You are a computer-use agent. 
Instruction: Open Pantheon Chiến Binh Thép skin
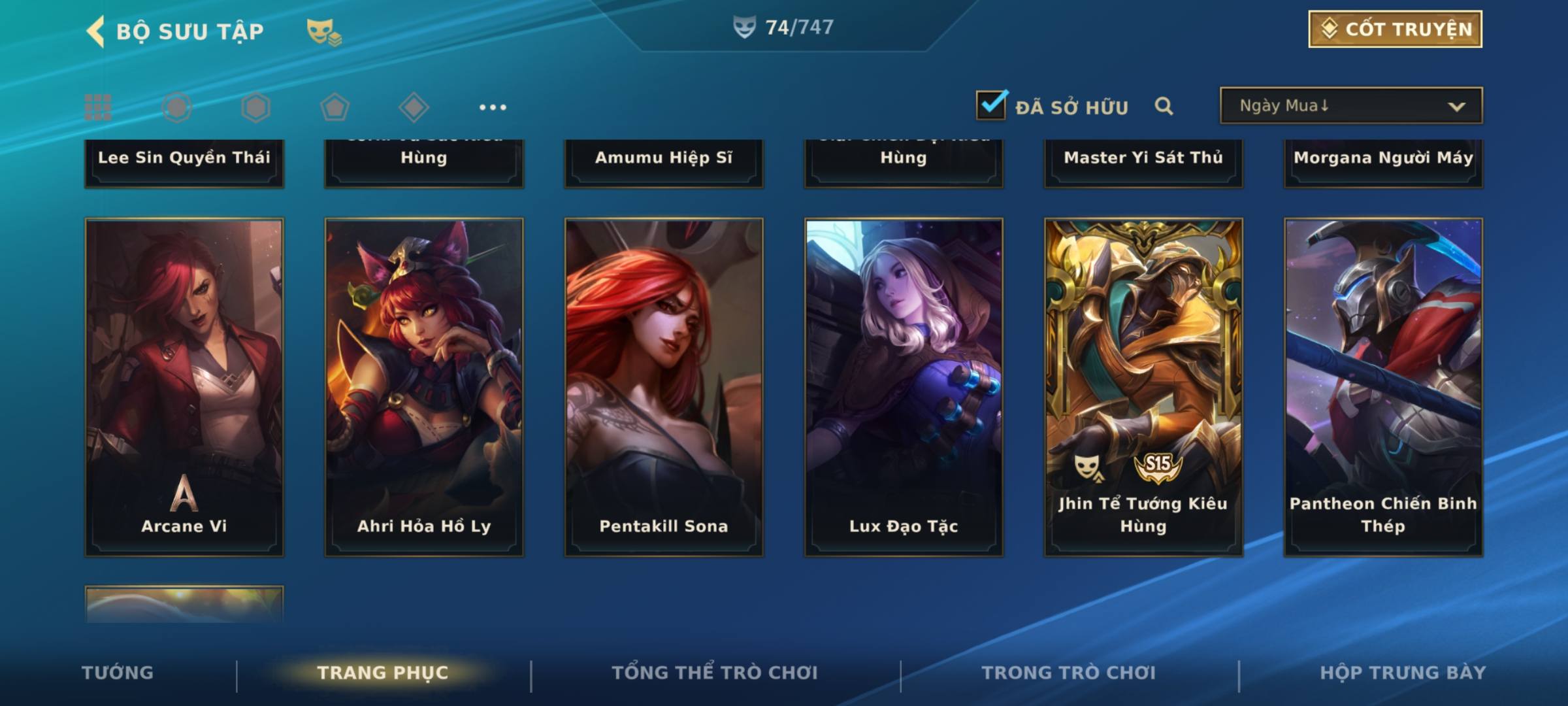pos(1383,387)
